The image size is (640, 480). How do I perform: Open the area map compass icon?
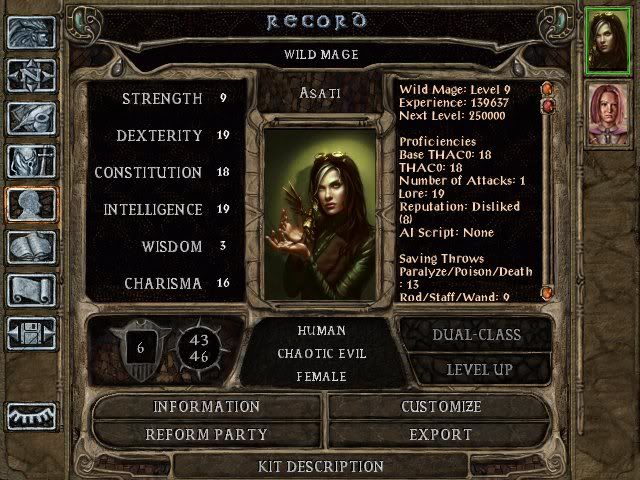(31, 75)
